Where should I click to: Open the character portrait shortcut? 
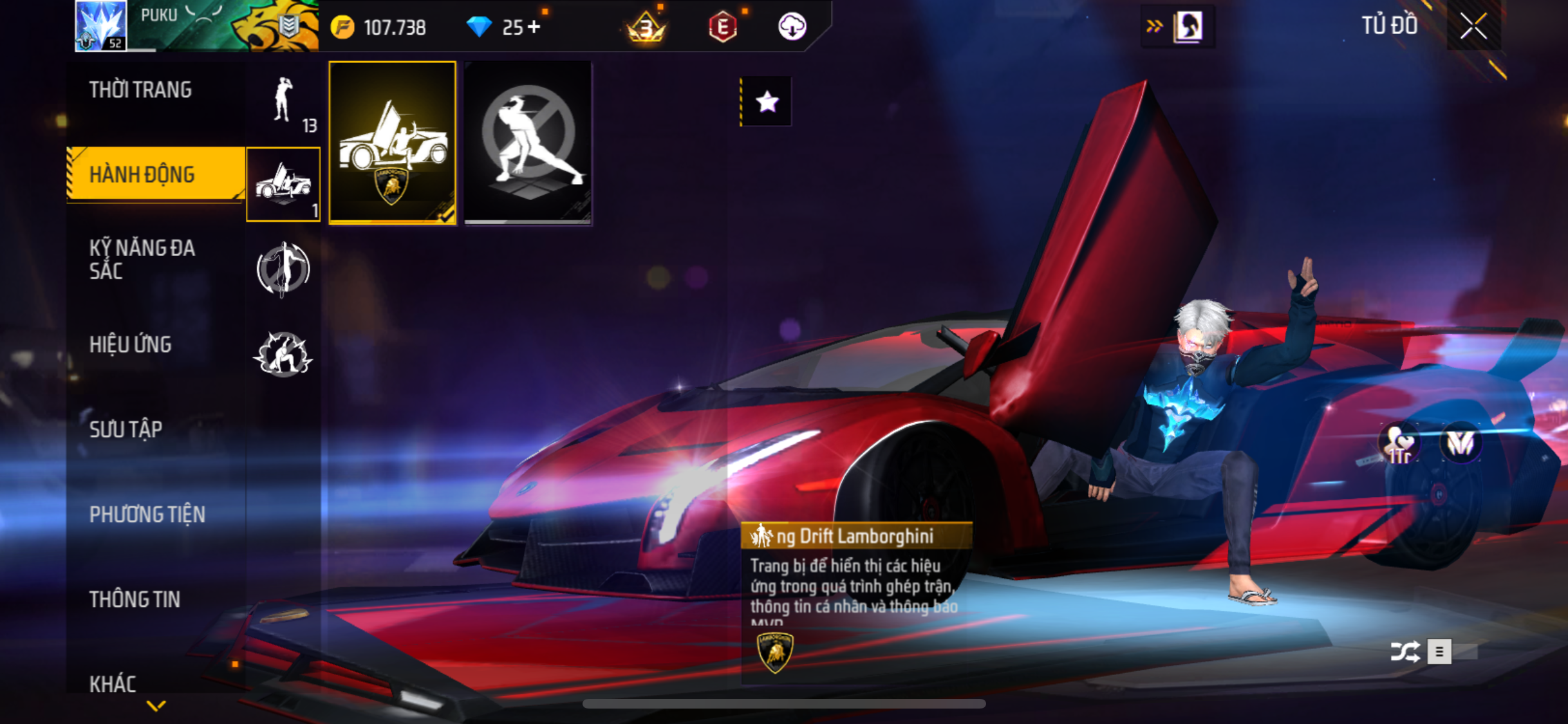point(1188,27)
